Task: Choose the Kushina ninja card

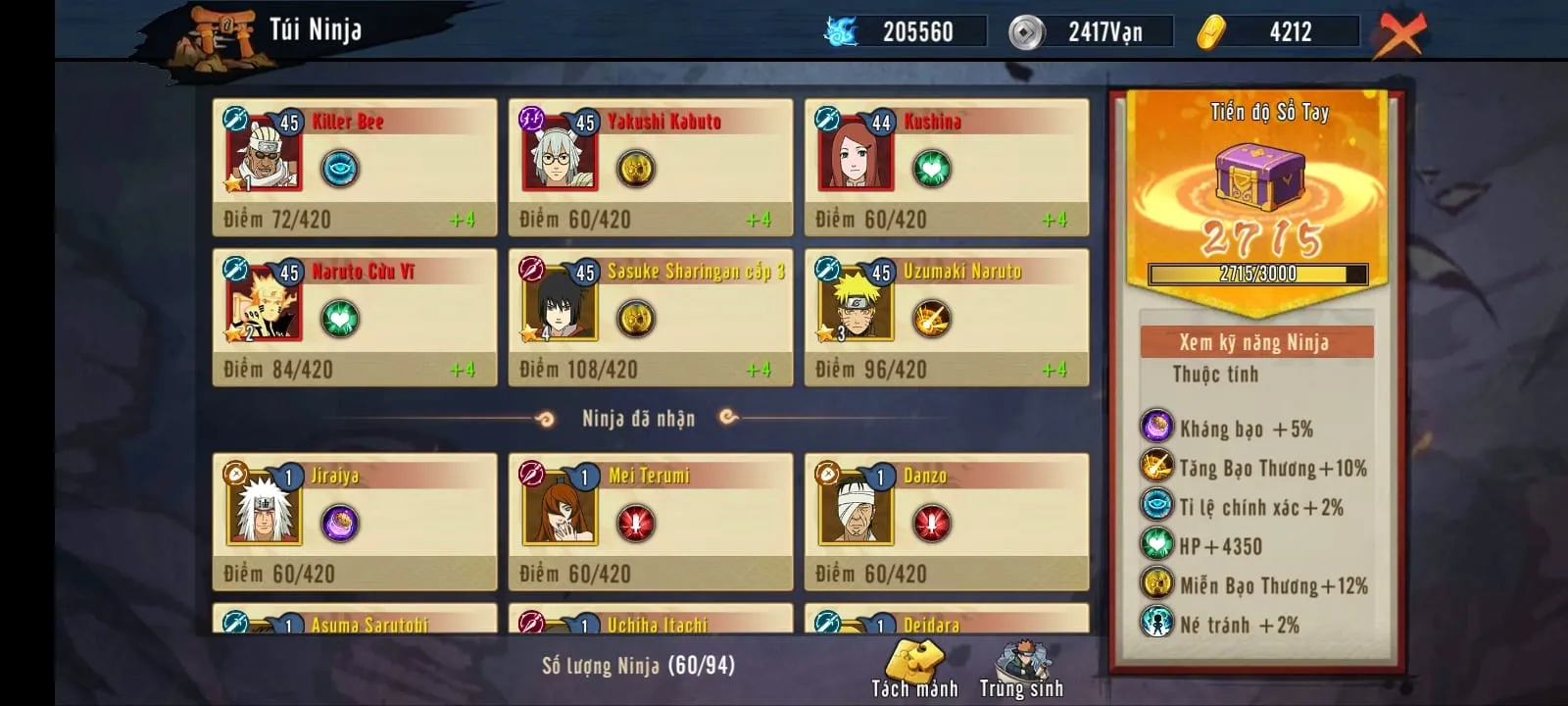Action: tap(947, 167)
